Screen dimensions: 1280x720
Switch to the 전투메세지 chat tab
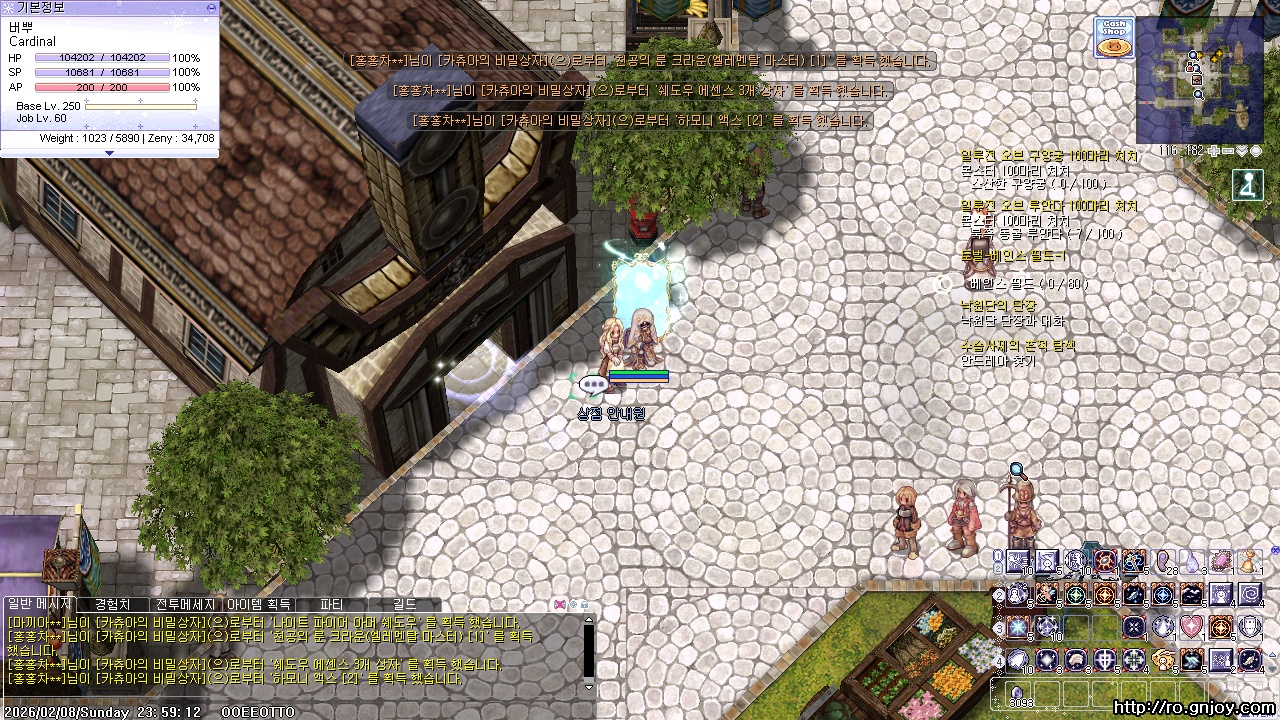tap(185, 605)
